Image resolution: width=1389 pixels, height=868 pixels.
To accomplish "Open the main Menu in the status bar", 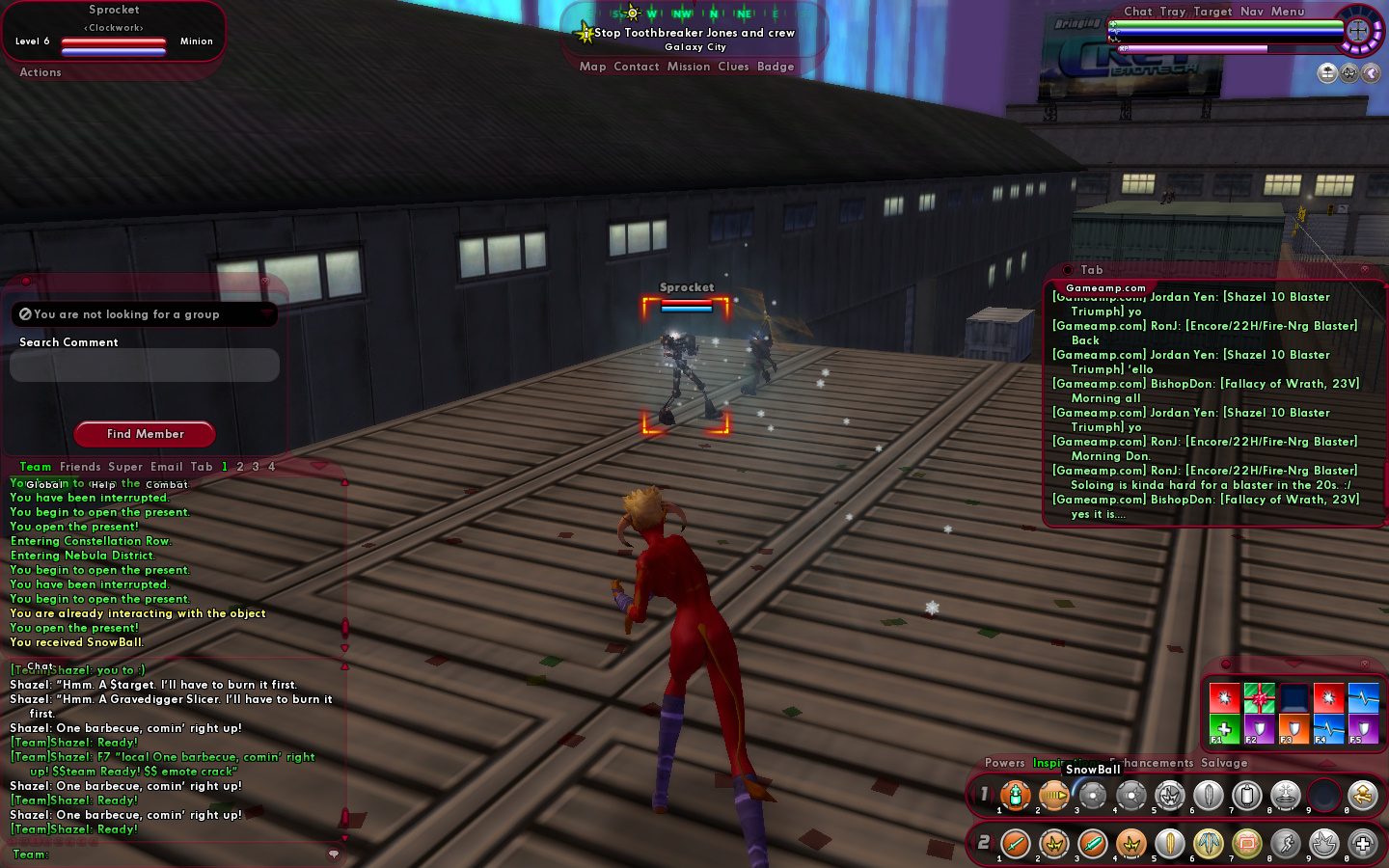I will click(x=1288, y=12).
